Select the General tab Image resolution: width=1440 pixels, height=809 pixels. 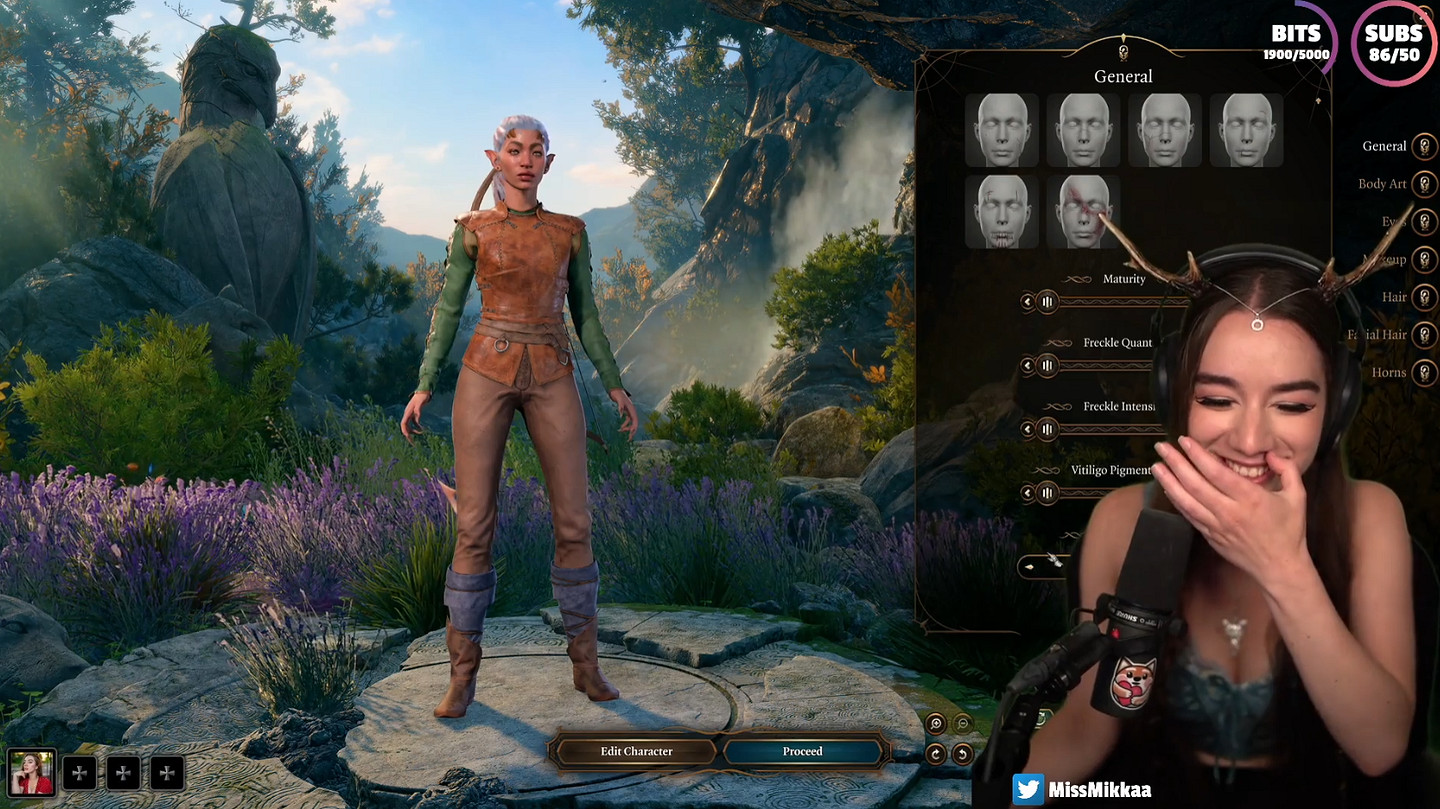point(1424,147)
